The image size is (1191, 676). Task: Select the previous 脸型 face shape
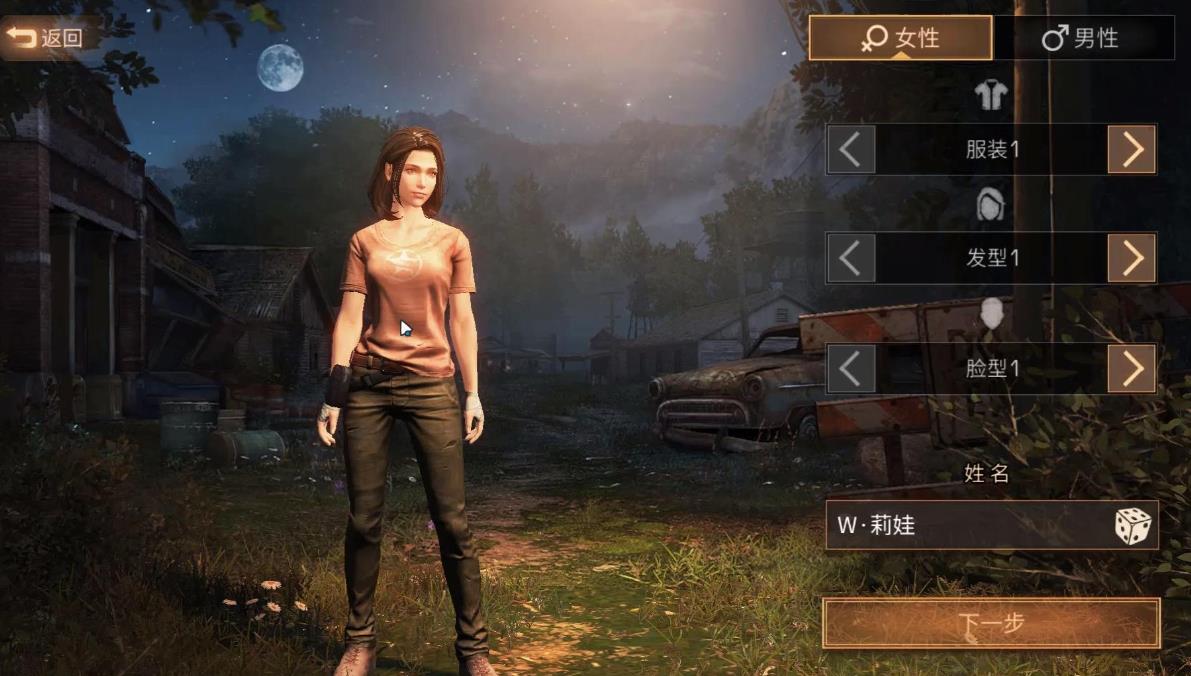coord(851,369)
